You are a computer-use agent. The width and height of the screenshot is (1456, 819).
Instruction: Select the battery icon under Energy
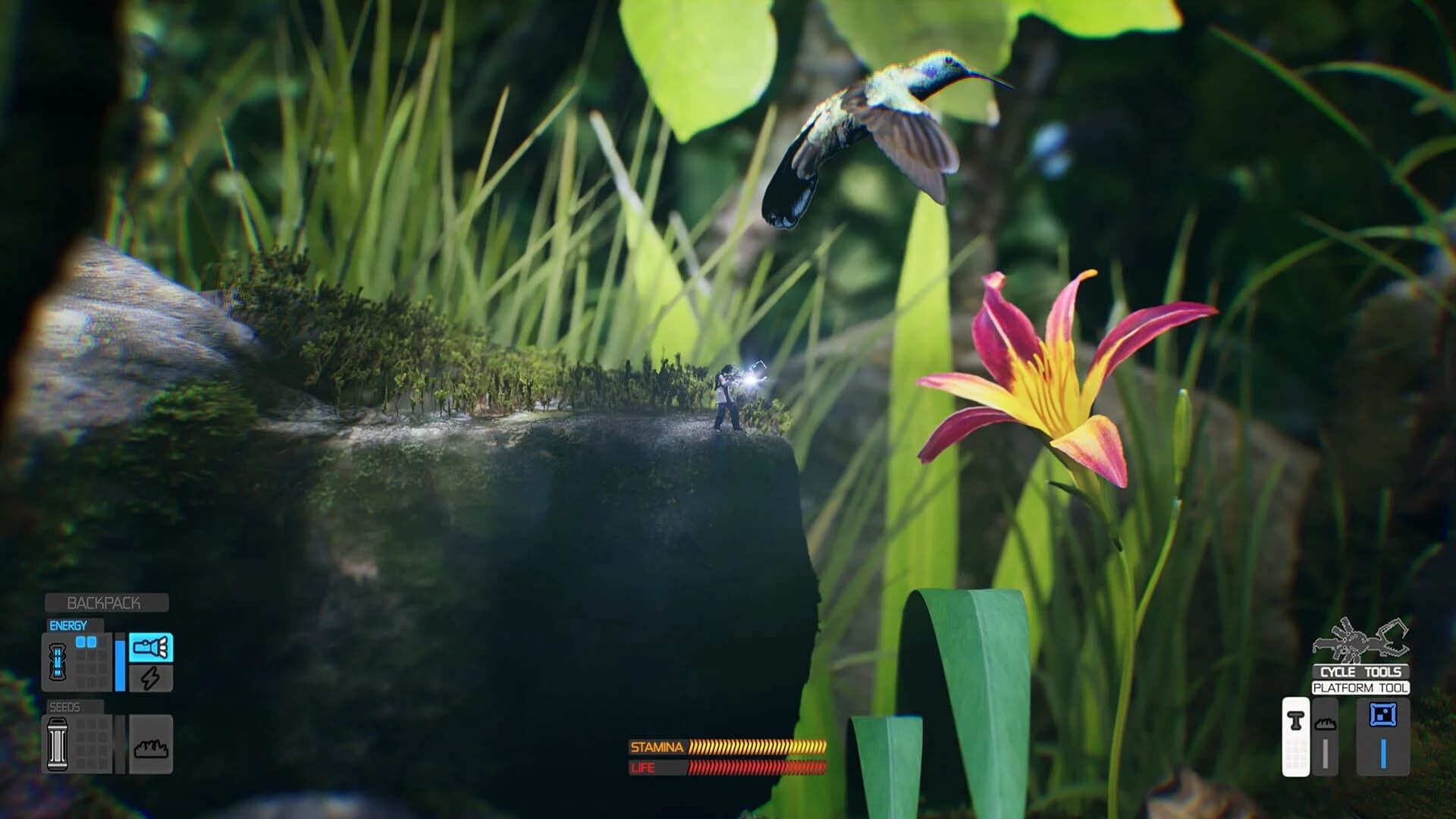coord(59,662)
